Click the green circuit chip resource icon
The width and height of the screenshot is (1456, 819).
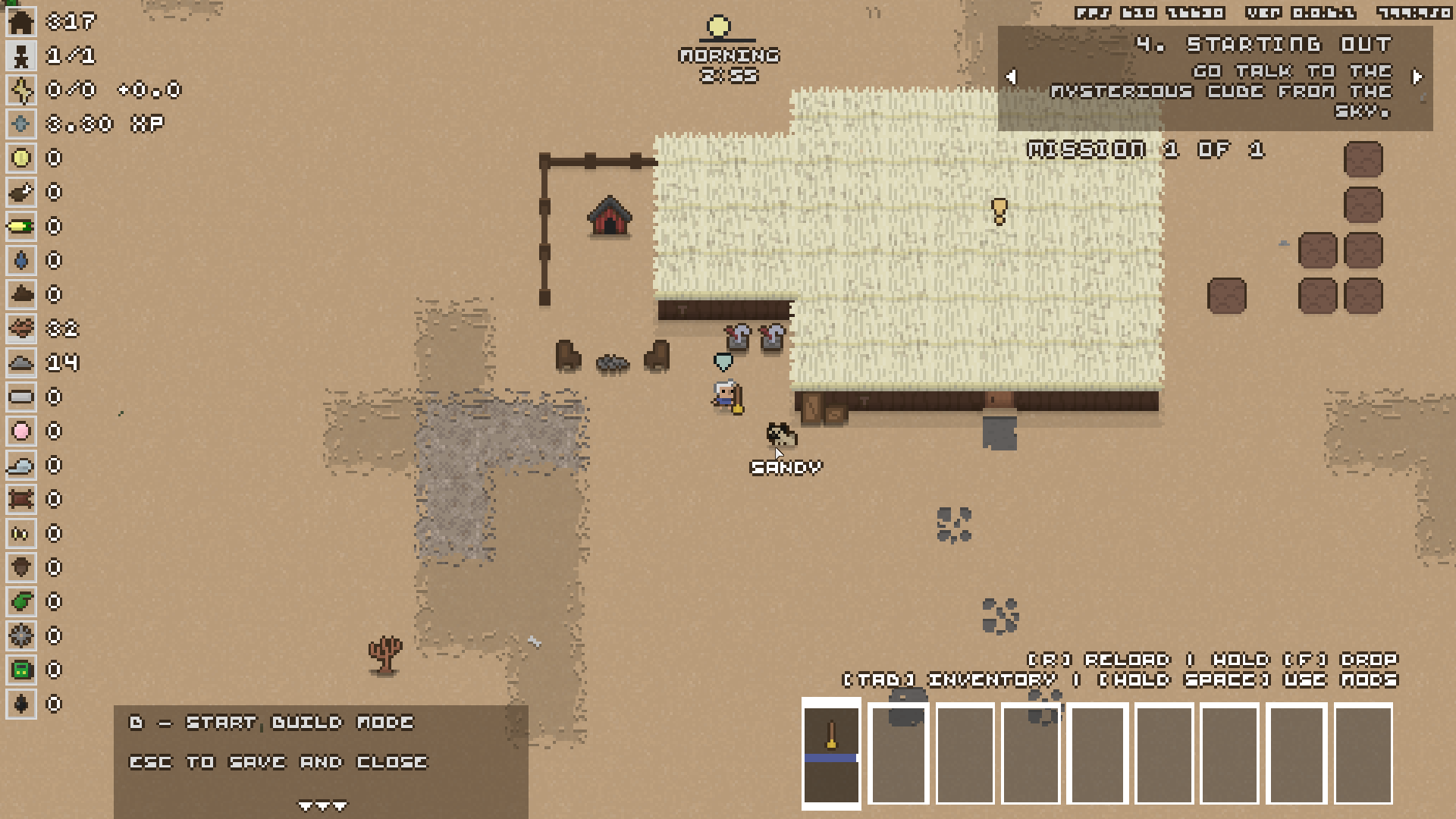coord(21,670)
